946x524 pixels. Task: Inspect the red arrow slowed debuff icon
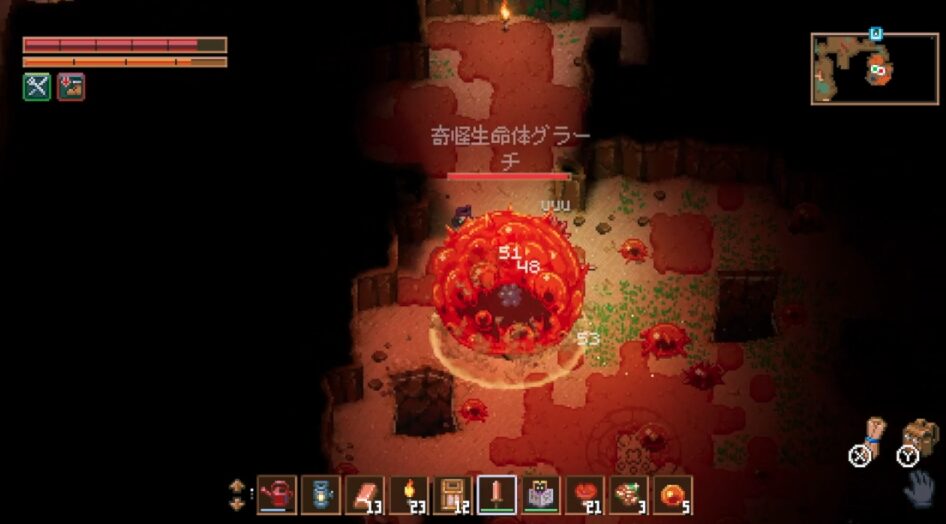71,87
